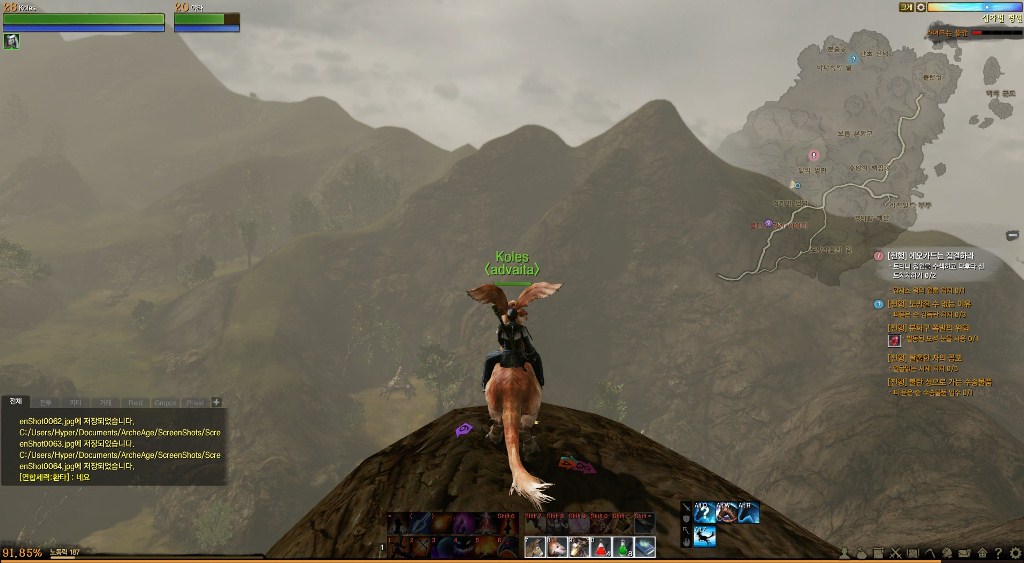
Task: Open settings with the gear icon
Action: 1013,553
